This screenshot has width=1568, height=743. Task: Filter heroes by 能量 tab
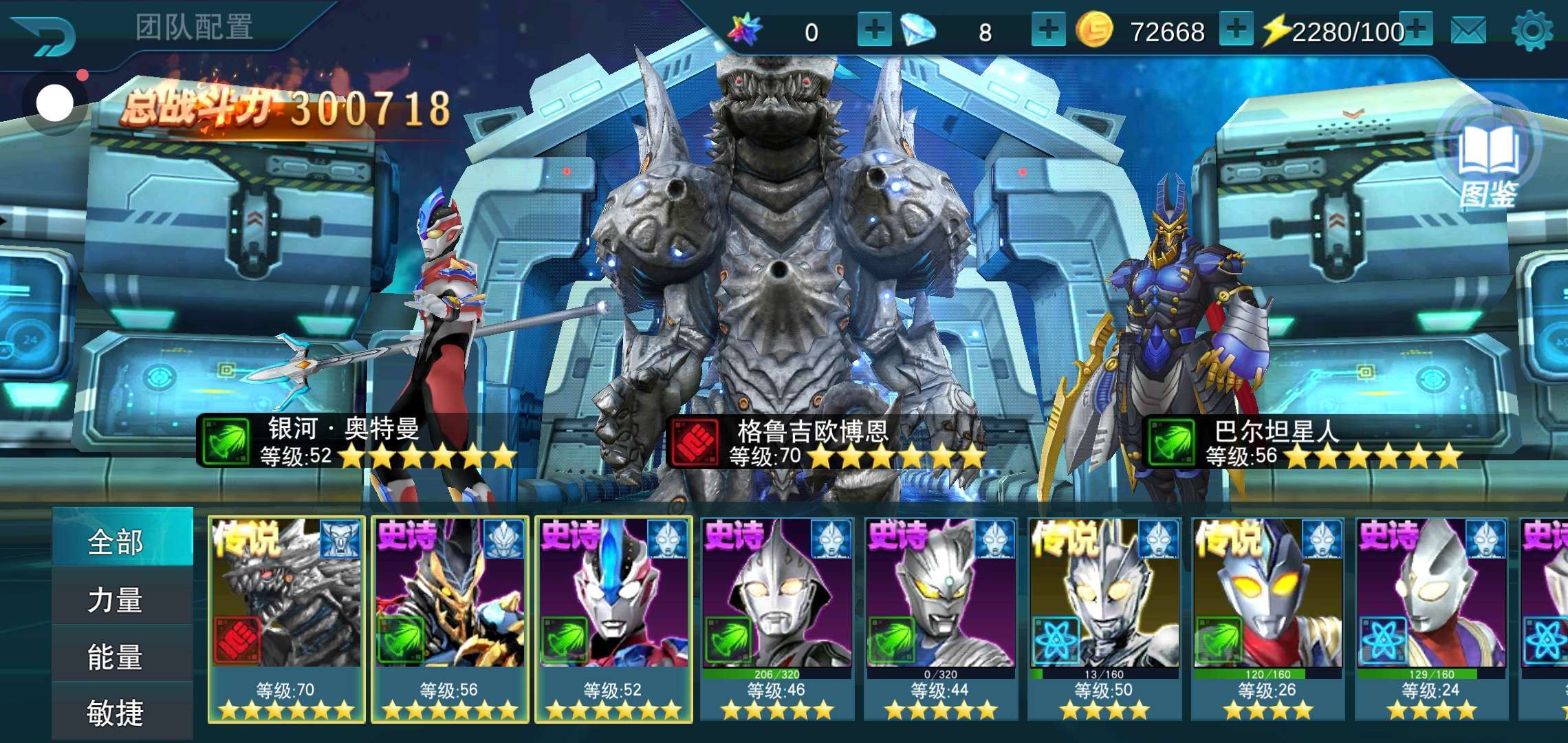116,656
